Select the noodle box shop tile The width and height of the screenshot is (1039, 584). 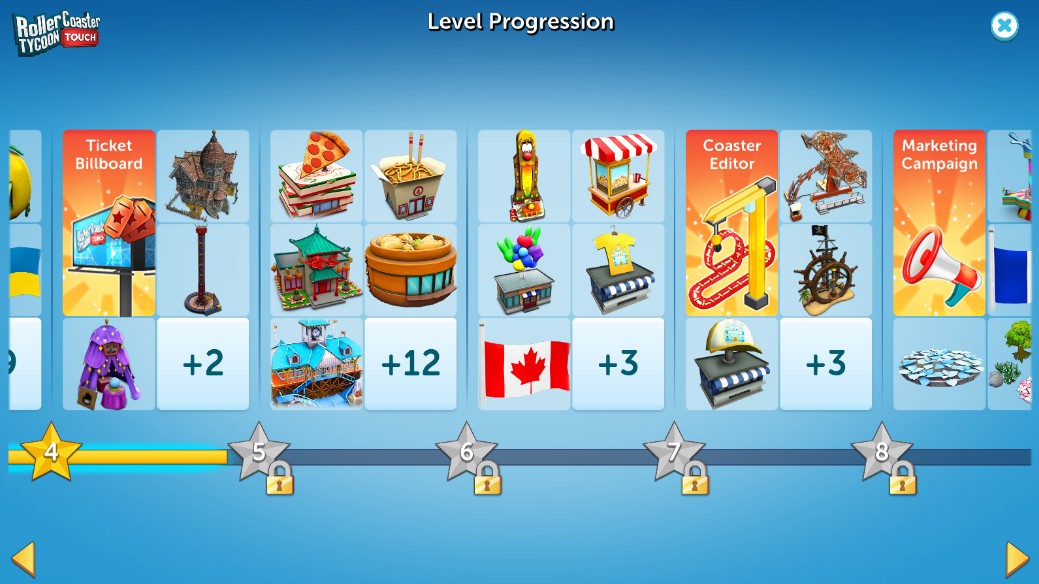tap(411, 175)
